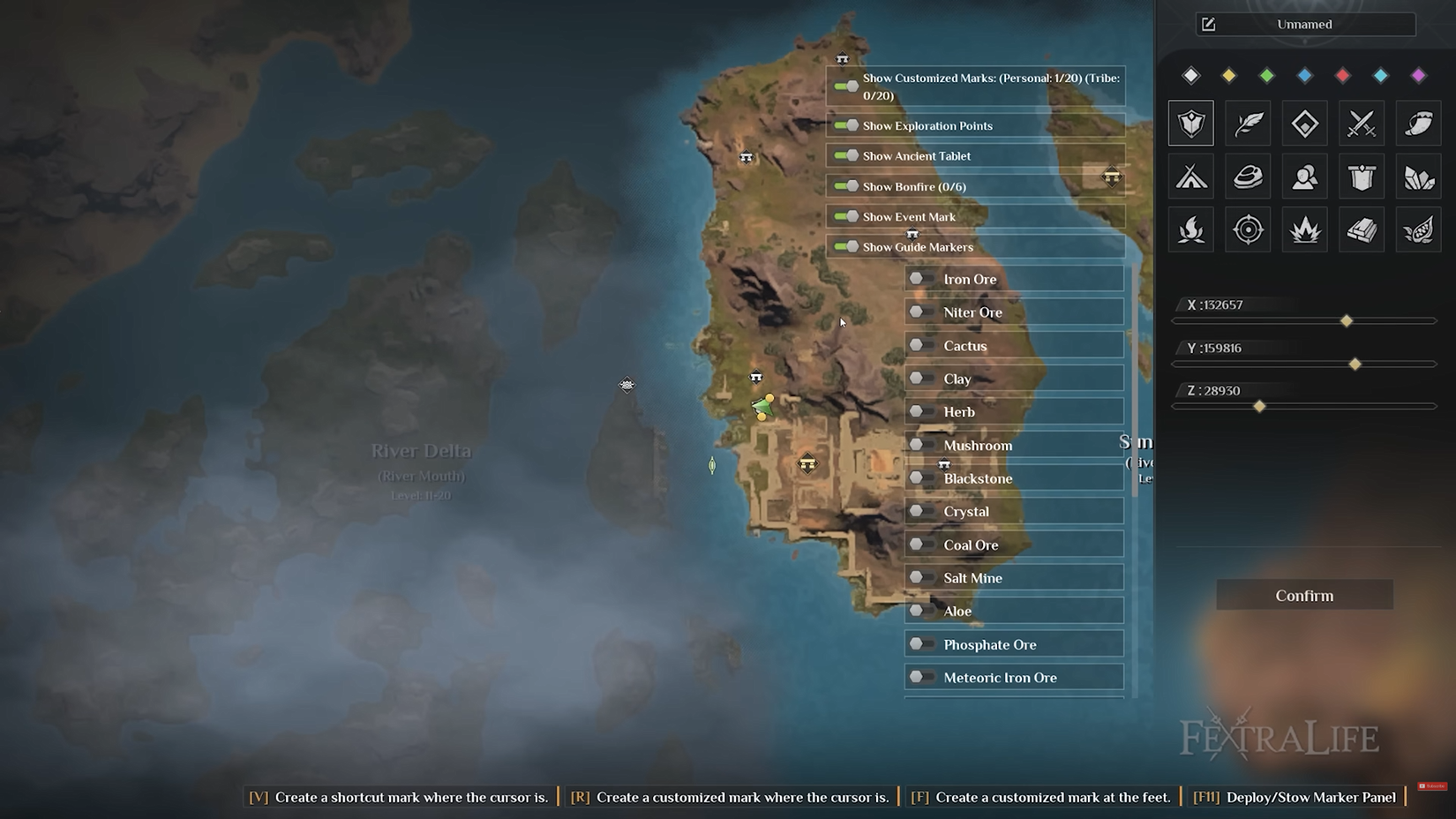Choose the crossed swords marker icon

[x=1361, y=123]
